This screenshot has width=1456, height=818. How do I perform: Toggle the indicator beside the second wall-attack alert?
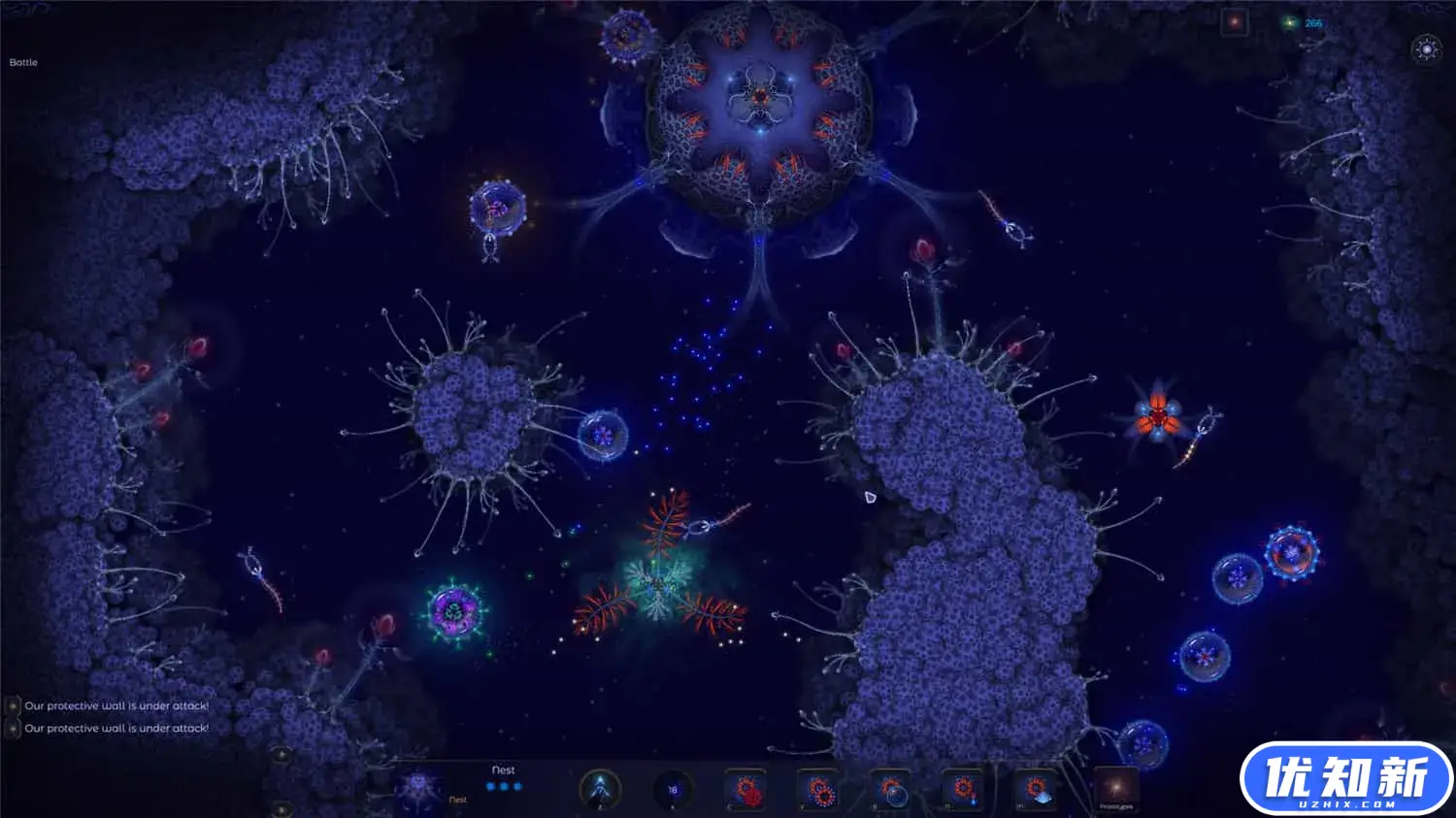(13, 729)
